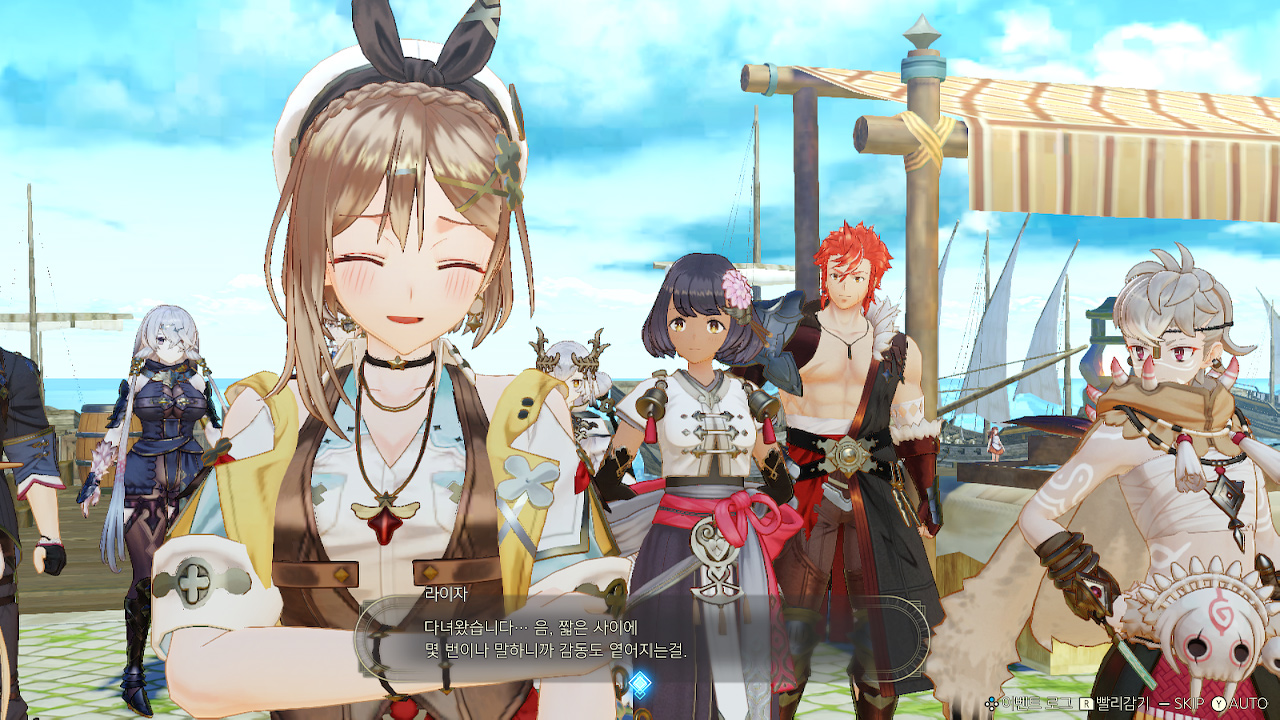Advance dialogue with the blue diamond indicator

coord(639,684)
